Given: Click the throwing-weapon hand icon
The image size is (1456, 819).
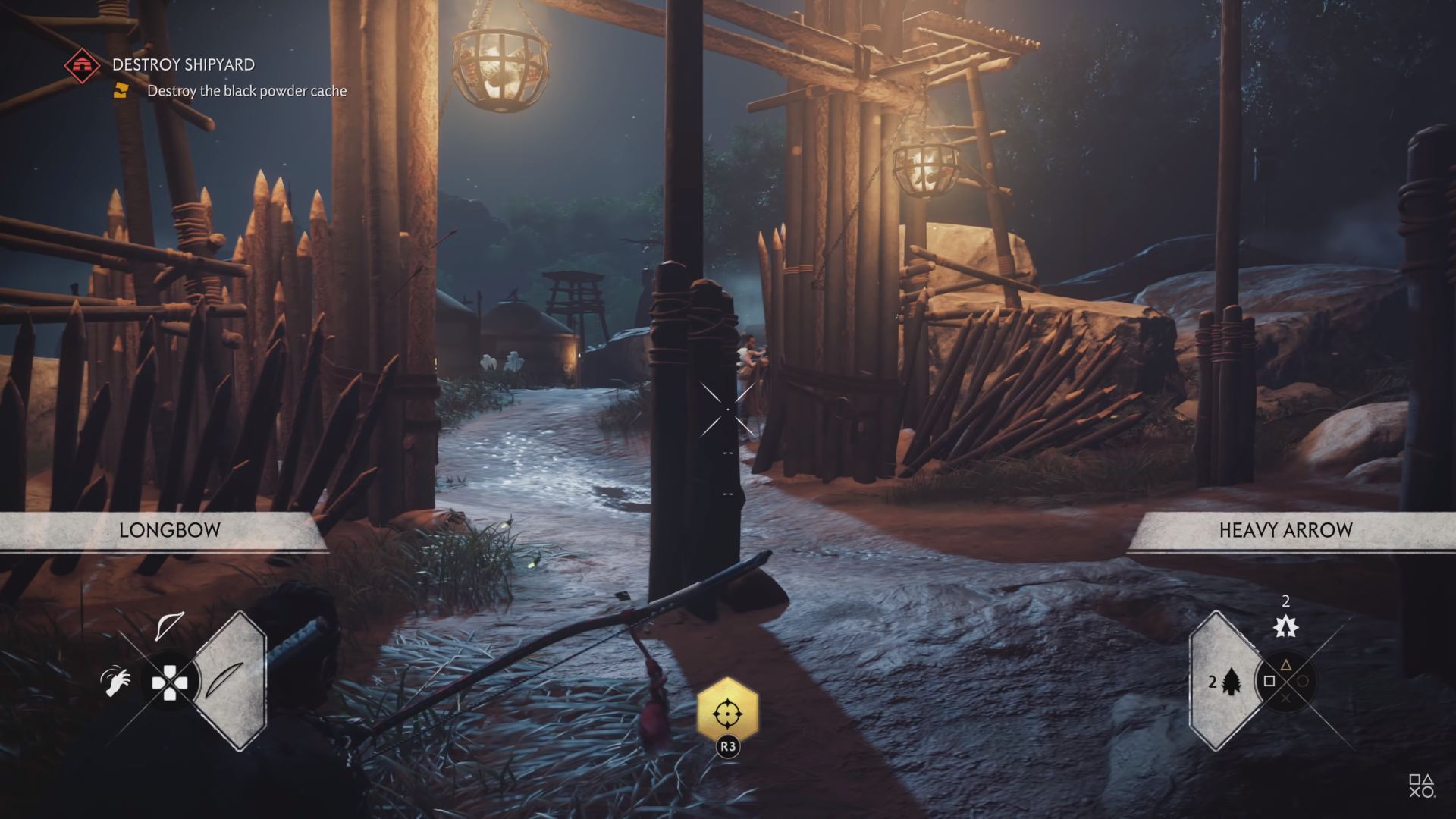Looking at the screenshot, I should tap(116, 681).
